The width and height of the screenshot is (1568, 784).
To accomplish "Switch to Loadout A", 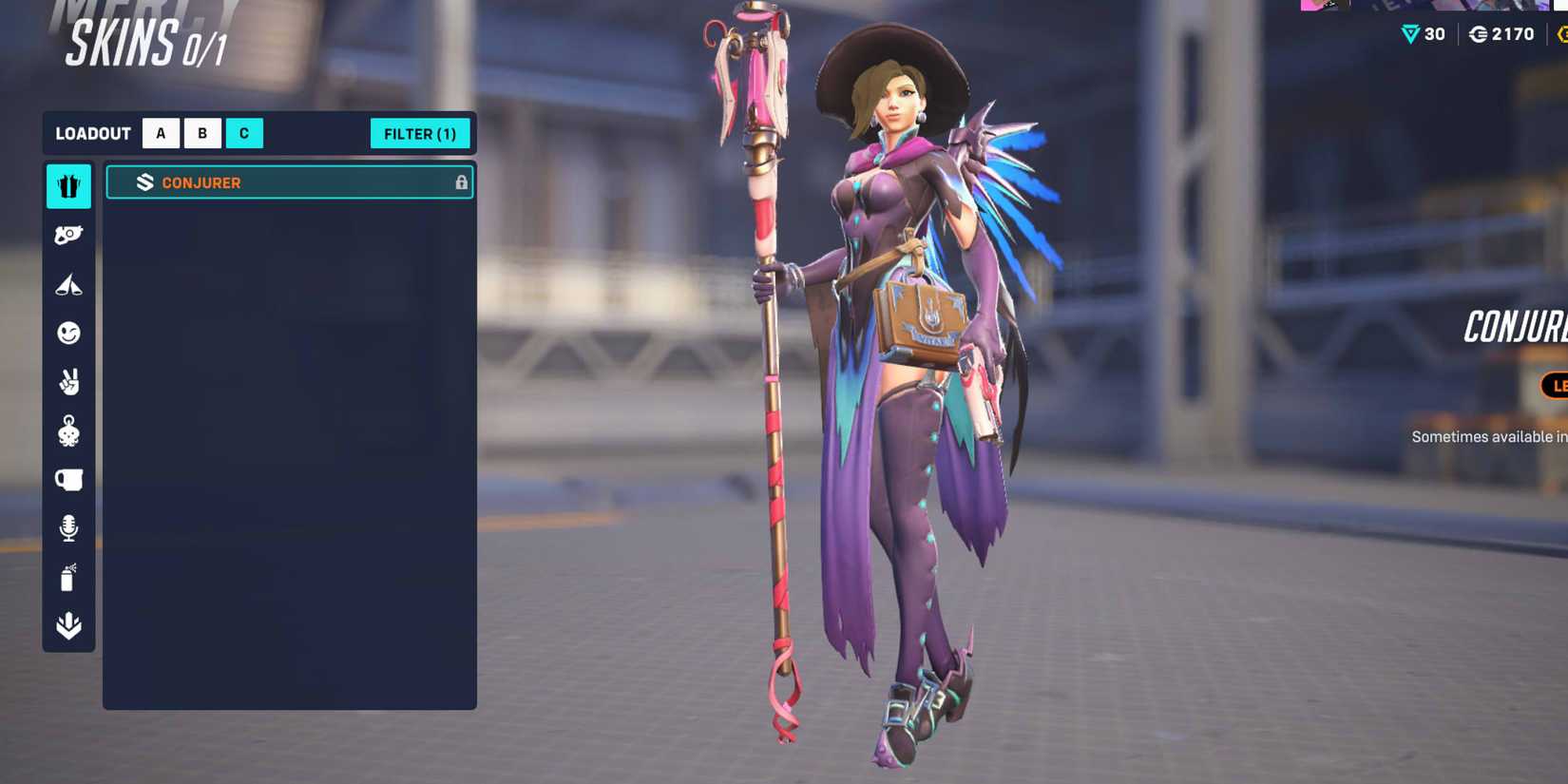I will click(161, 133).
